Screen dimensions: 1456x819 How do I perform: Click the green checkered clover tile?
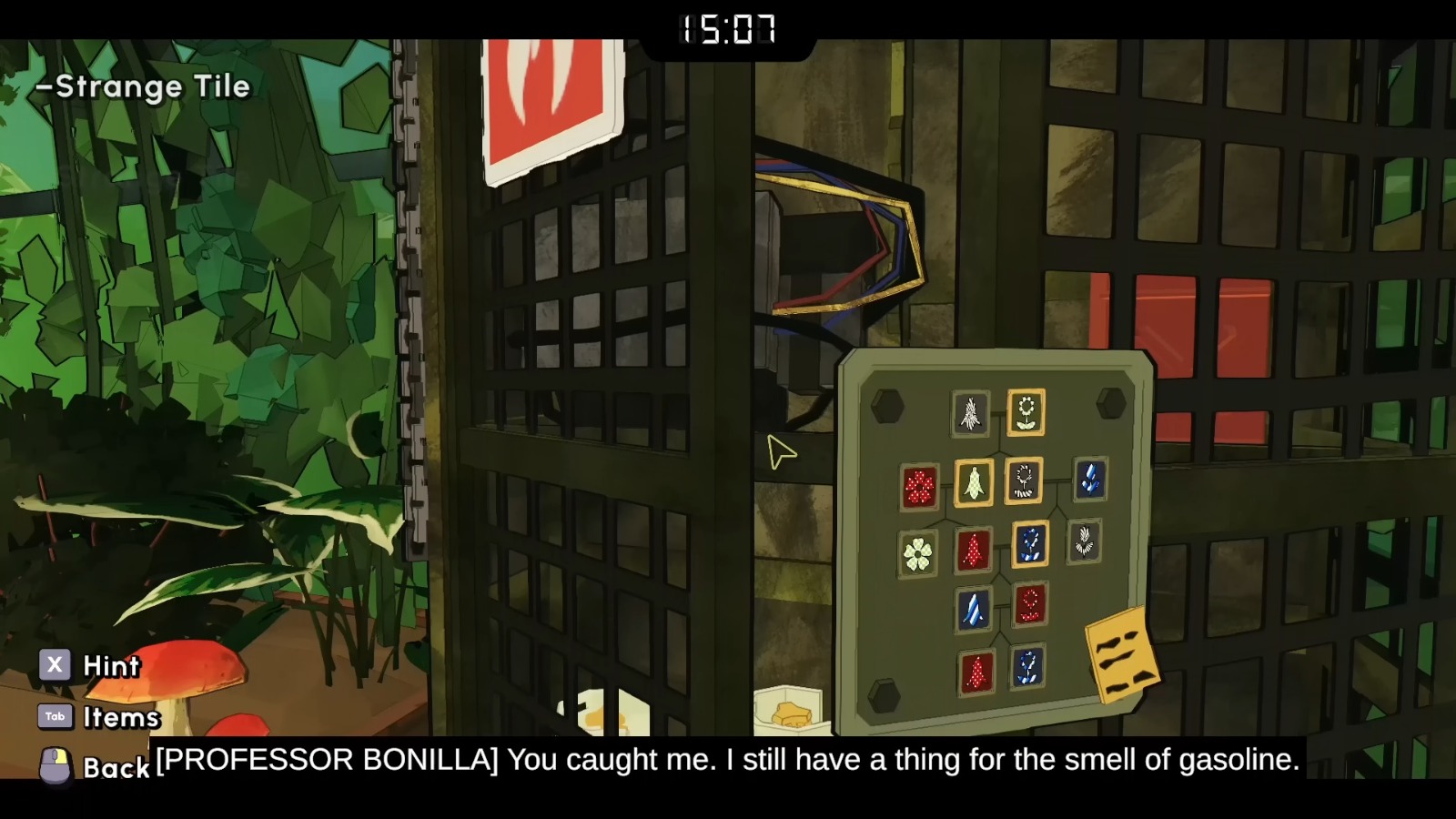click(x=919, y=551)
